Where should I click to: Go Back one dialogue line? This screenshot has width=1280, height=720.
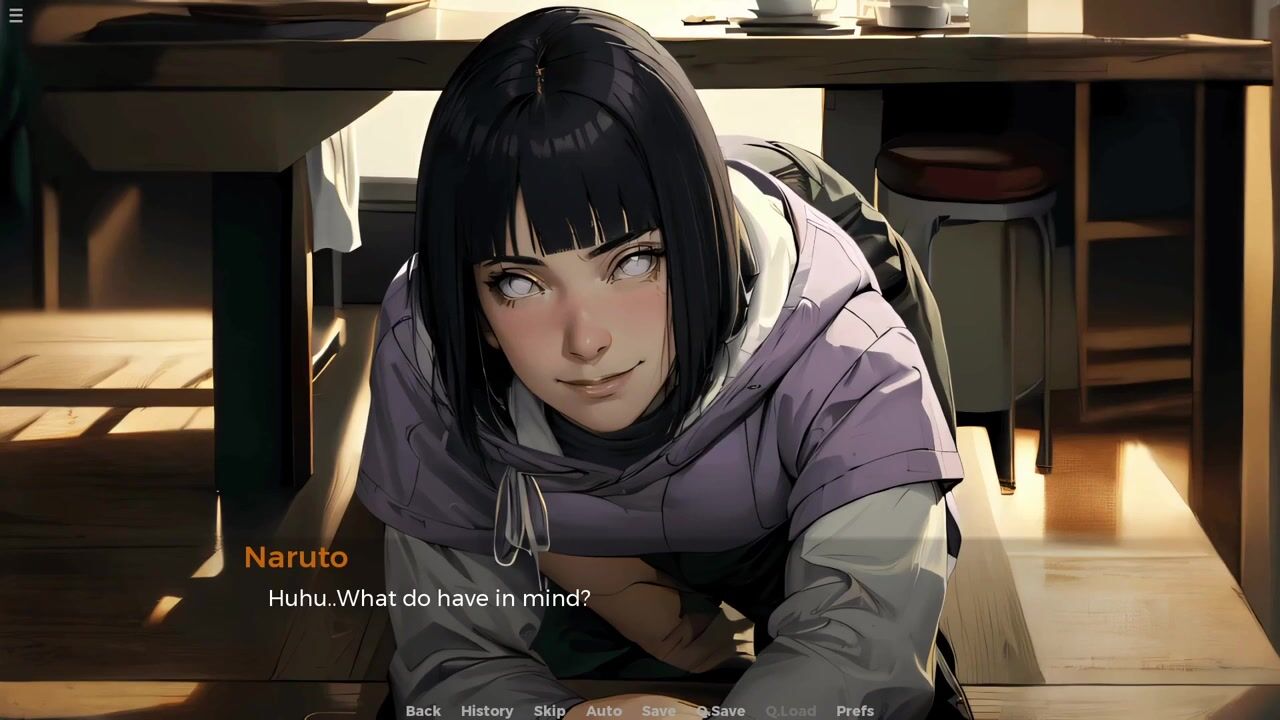point(423,711)
